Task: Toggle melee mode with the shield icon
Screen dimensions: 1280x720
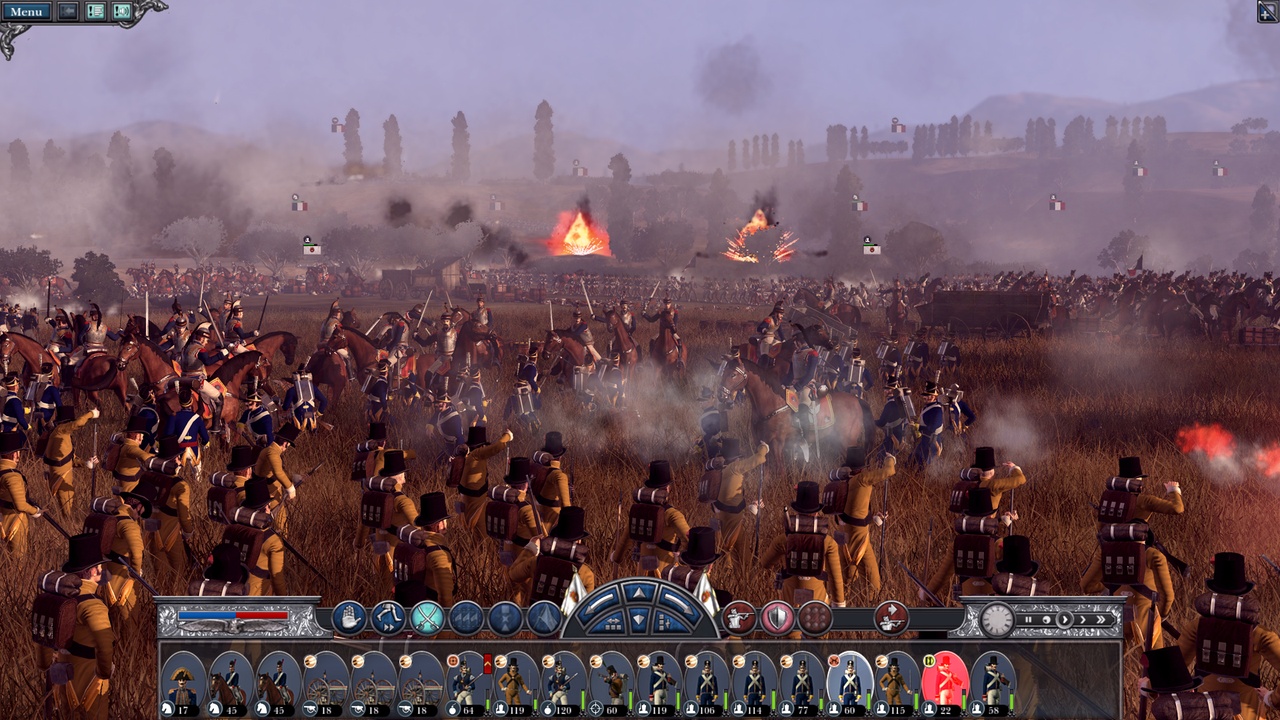Action: point(775,618)
